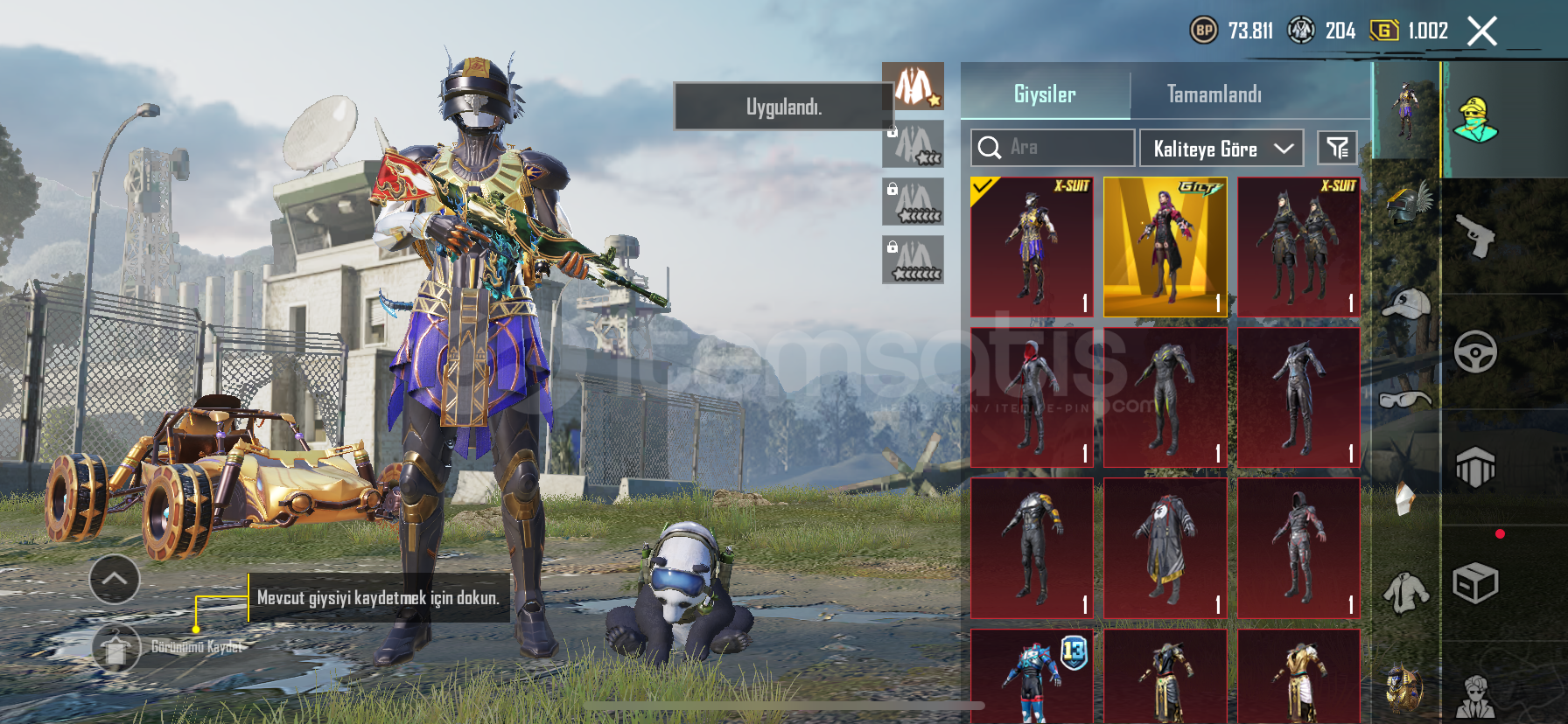Open the funnel filter options
Image resolution: width=1568 pixels, height=724 pixels.
tap(1337, 148)
